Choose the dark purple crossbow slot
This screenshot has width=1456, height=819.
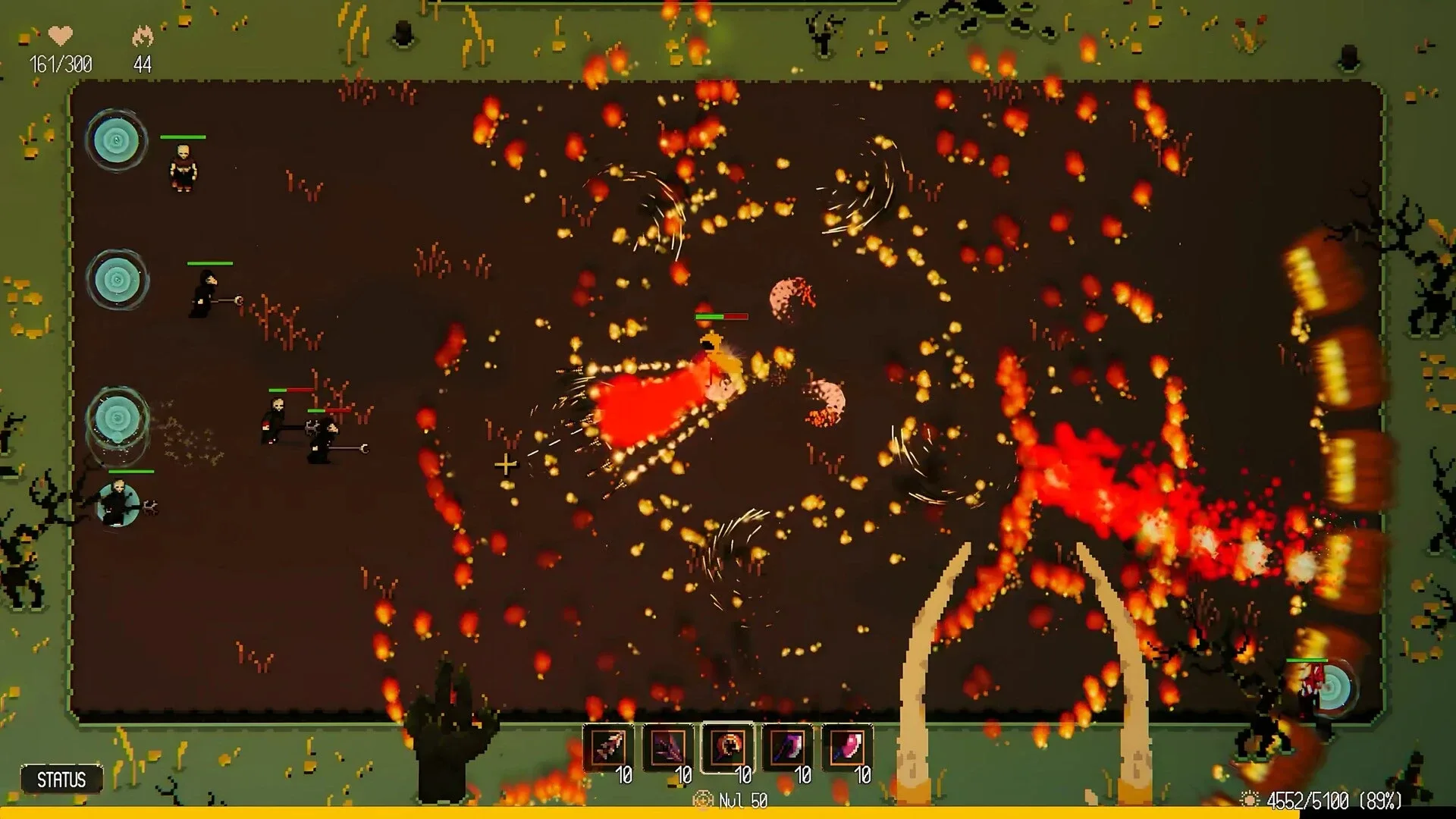click(x=668, y=748)
